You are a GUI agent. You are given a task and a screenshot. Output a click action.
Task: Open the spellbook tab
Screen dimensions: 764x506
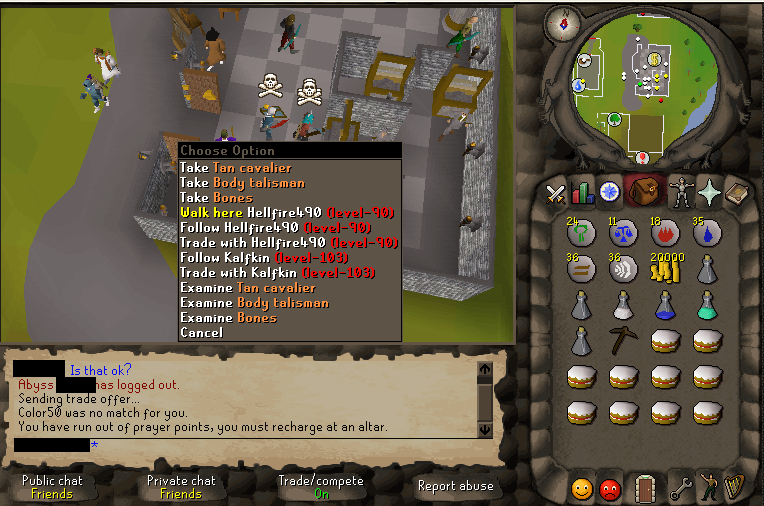(738, 193)
